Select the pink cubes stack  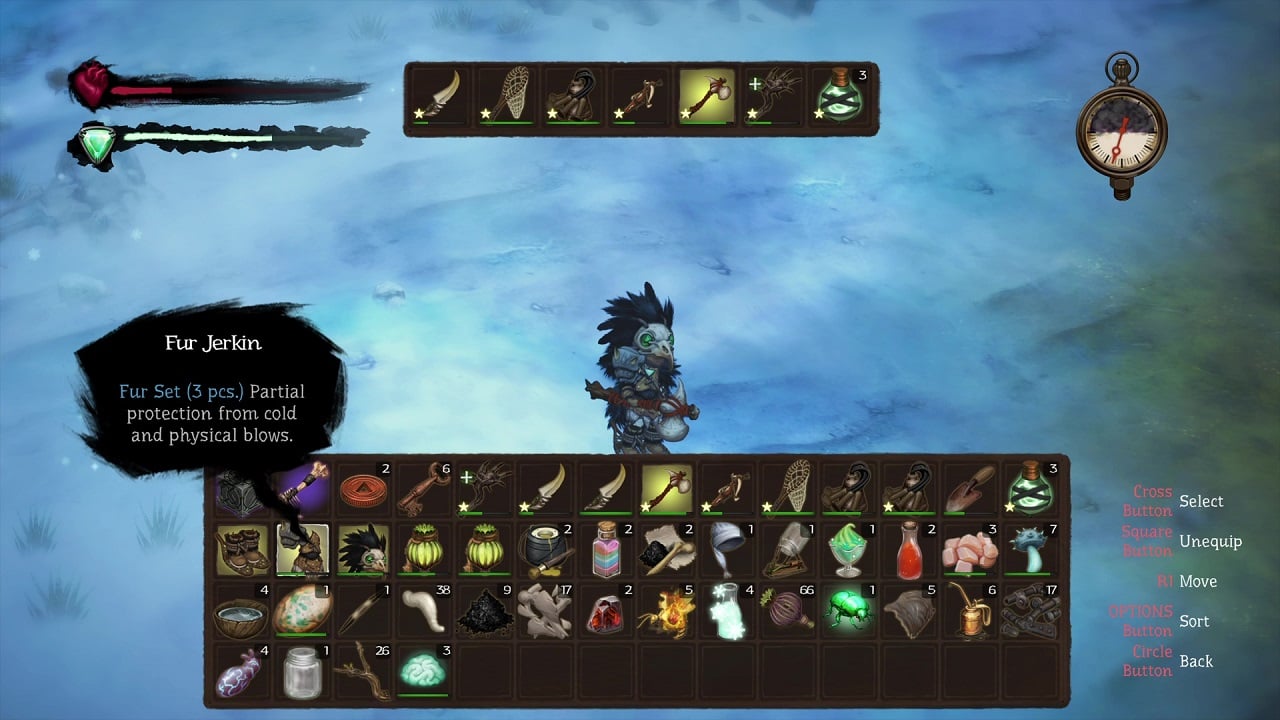click(x=970, y=549)
